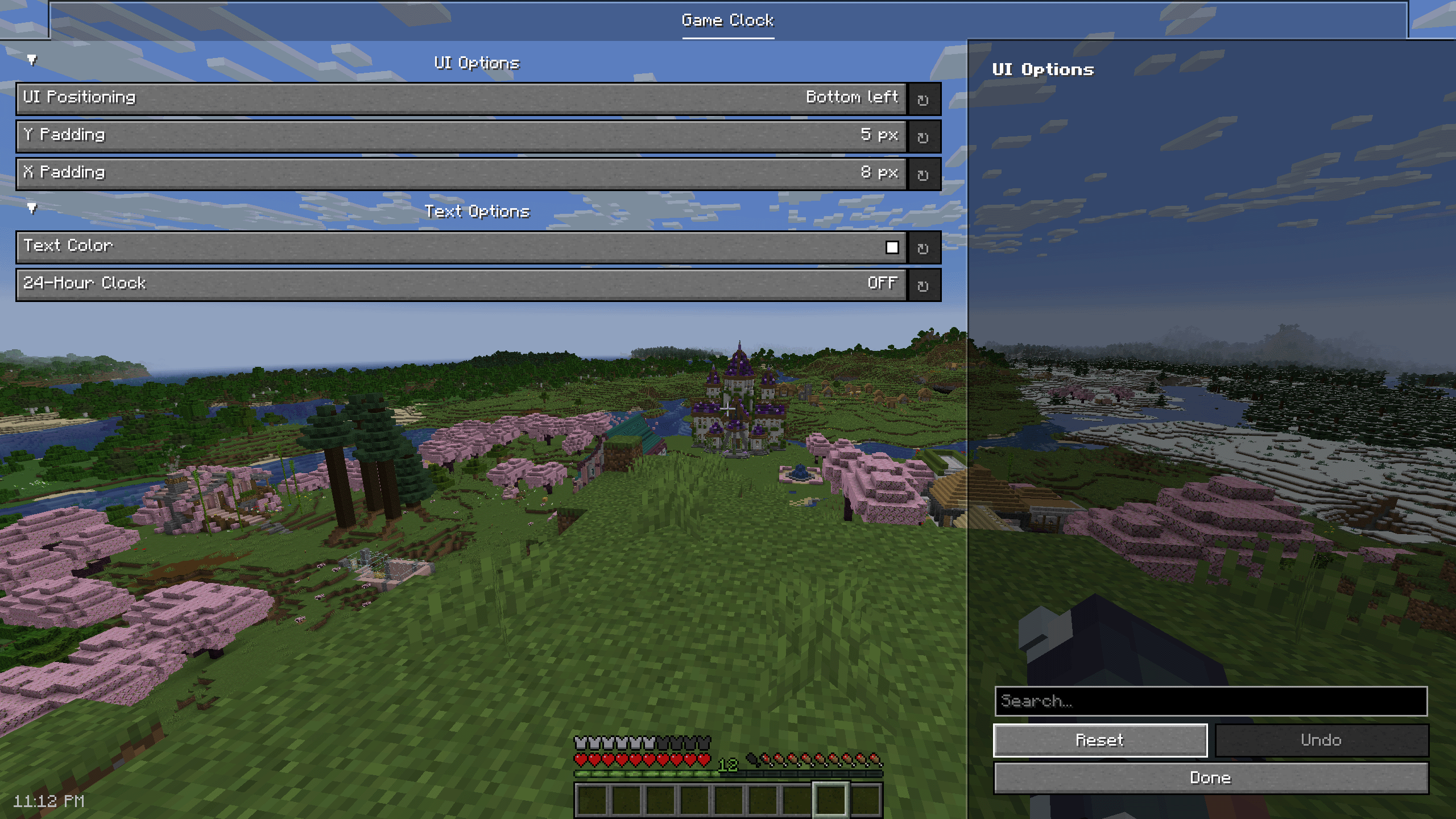Open the white Text Color swatch picker
The width and height of the screenshot is (1456, 819).
click(x=893, y=247)
